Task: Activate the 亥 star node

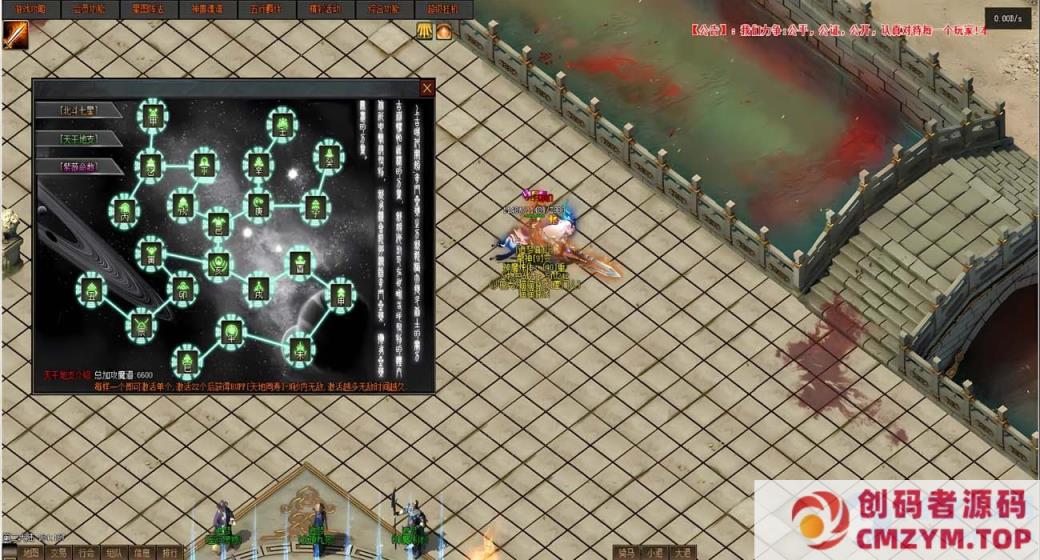Action: coord(219,265)
